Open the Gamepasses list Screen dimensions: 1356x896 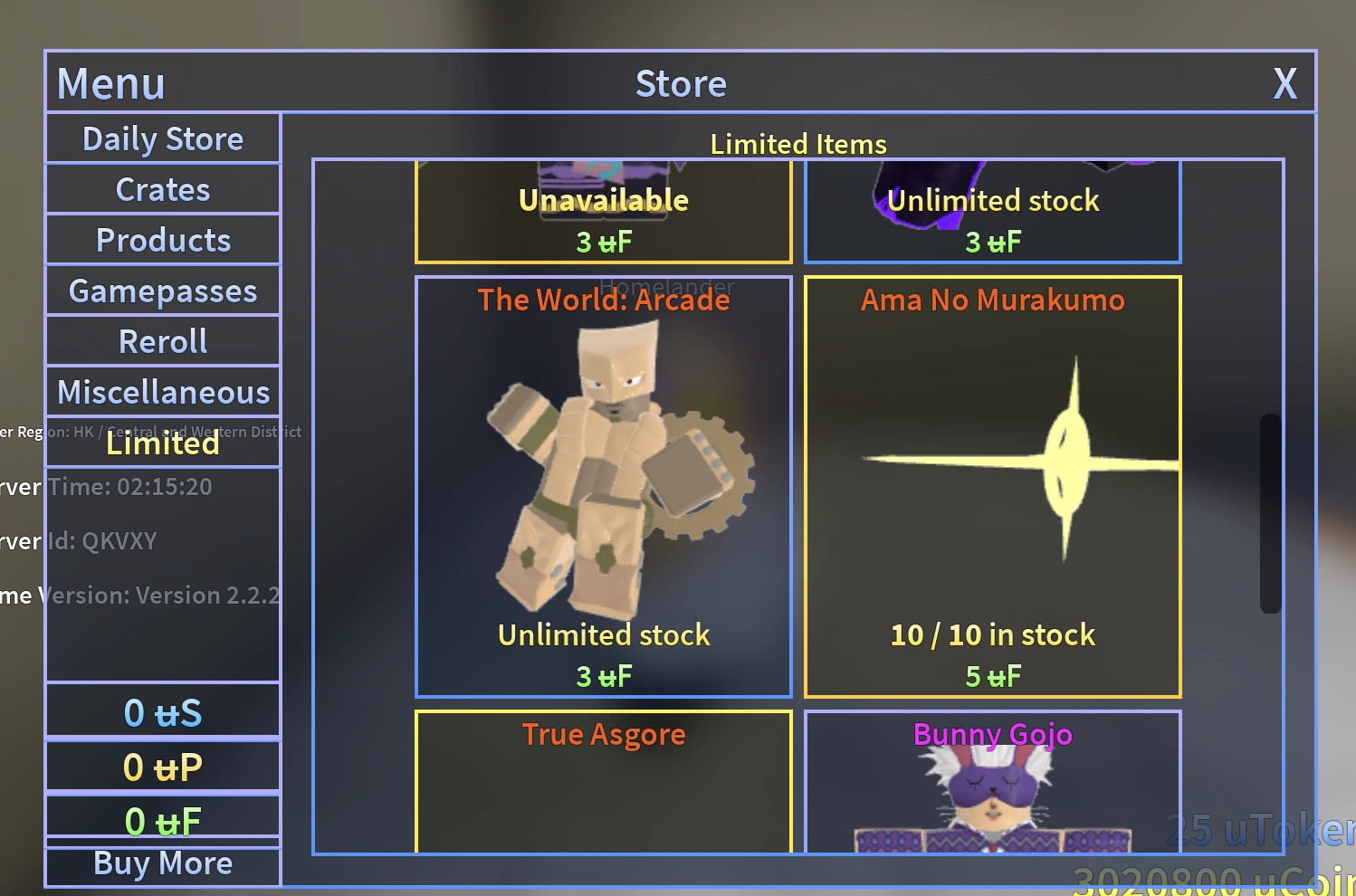click(162, 290)
